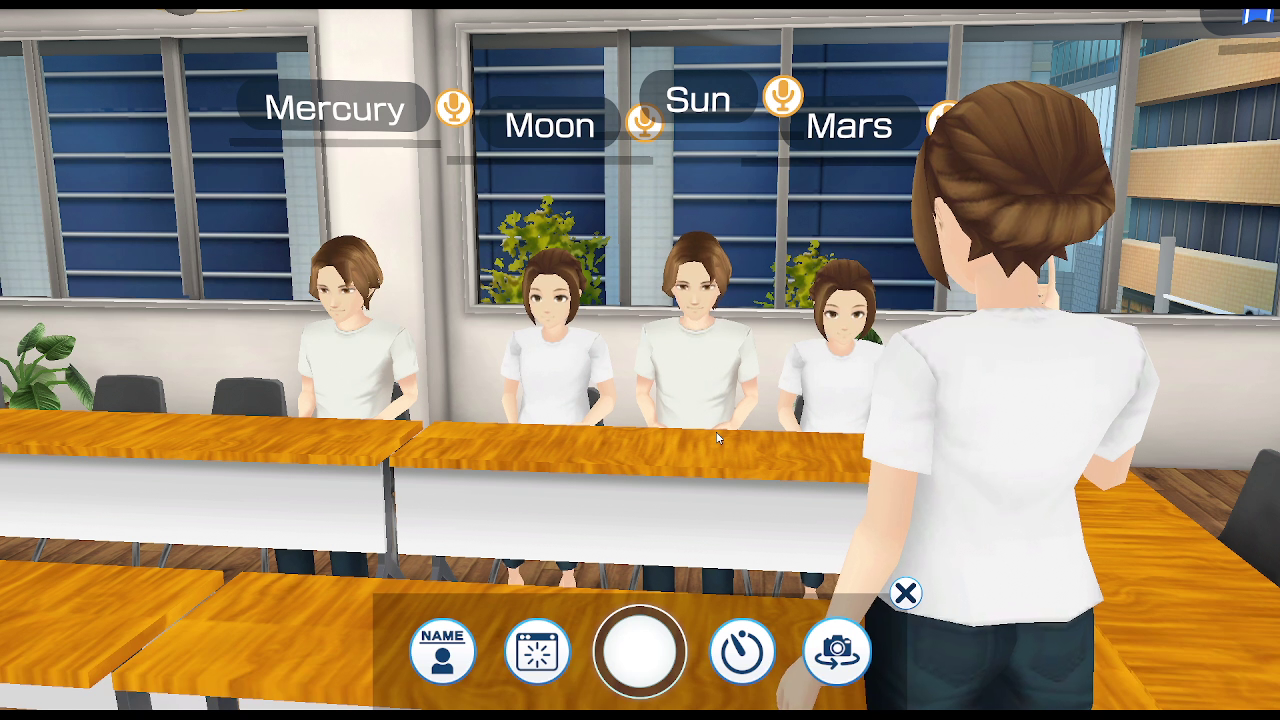Click the window with starburst icon button
Image resolution: width=1280 pixels, height=720 pixels.
[537, 651]
